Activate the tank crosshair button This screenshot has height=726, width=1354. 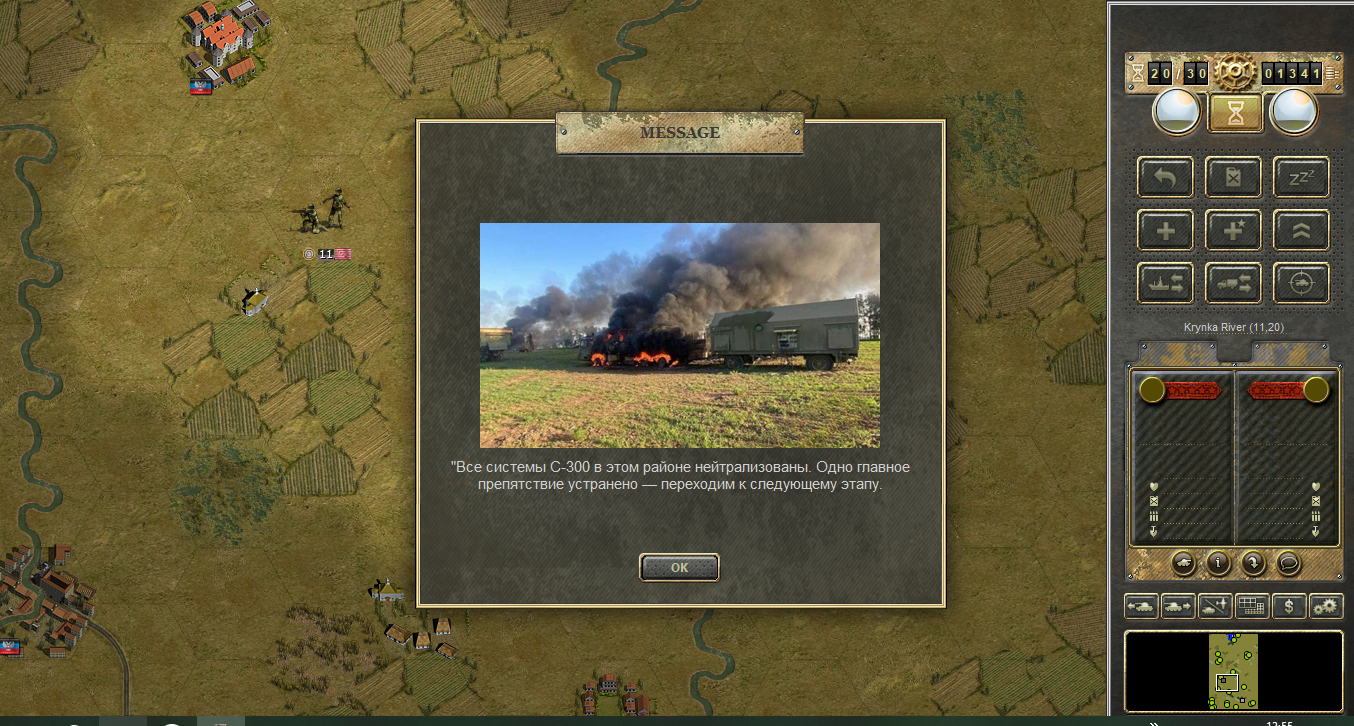point(1301,283)
